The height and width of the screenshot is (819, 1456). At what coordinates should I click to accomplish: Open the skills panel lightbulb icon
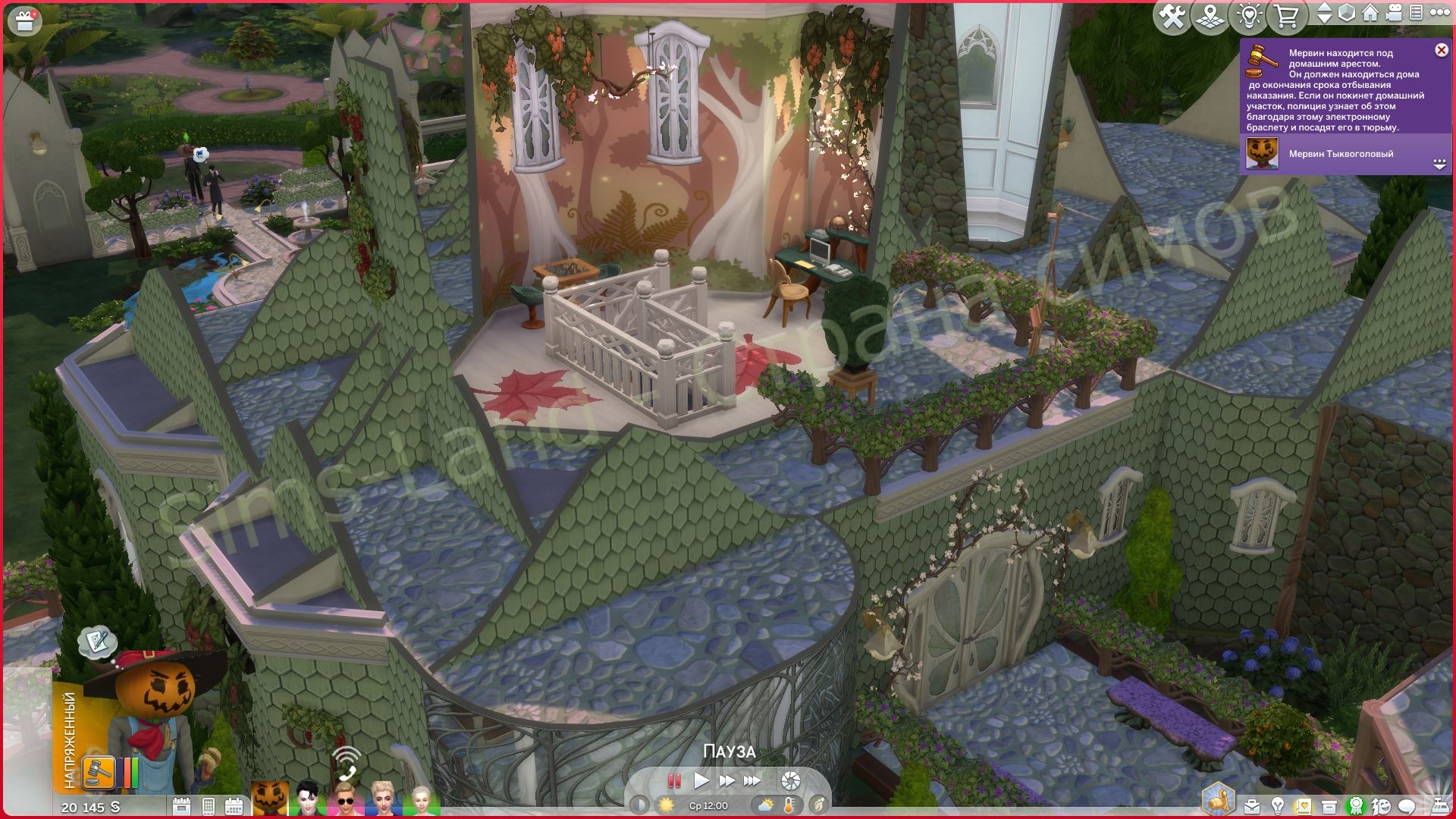(1278, 805)
